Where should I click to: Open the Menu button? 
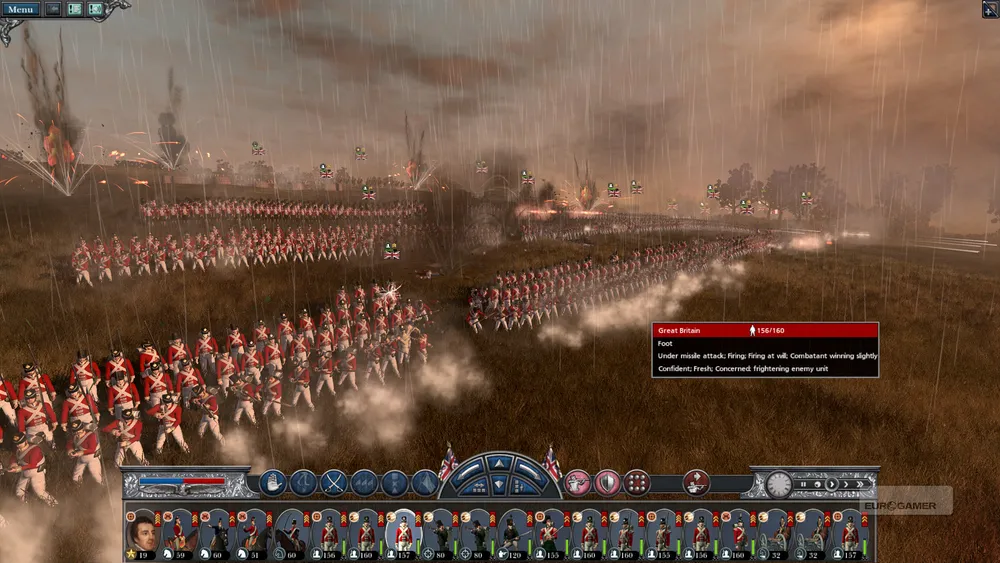coord(20,9)
